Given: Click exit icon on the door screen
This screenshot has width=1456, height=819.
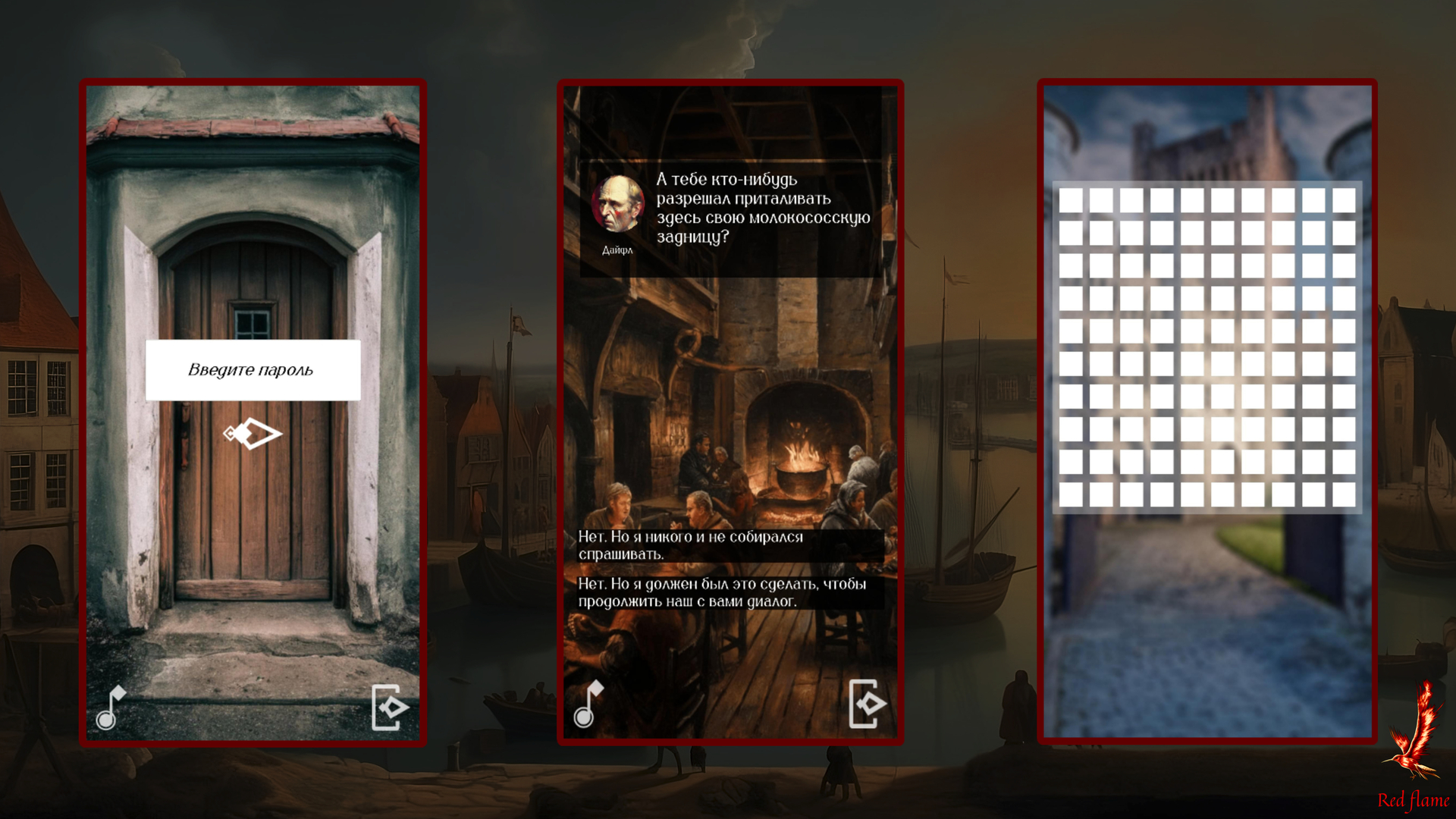Looking at the screenshot, I should 390,708.
